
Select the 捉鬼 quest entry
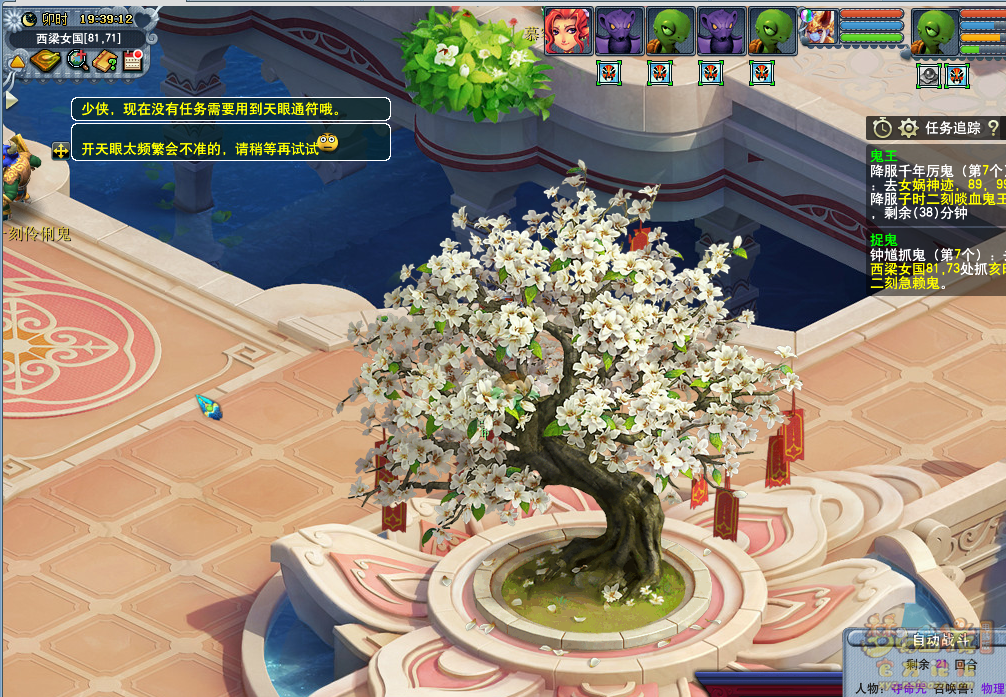[884, 240]
